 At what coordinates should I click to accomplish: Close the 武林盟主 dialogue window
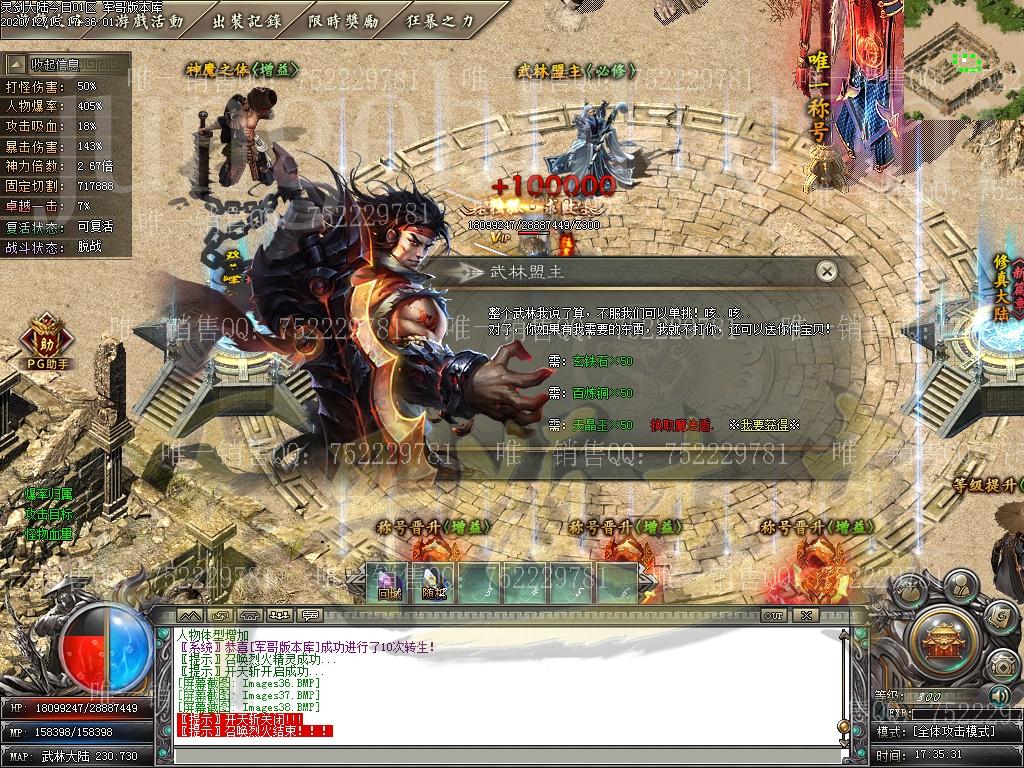[826, 271]
